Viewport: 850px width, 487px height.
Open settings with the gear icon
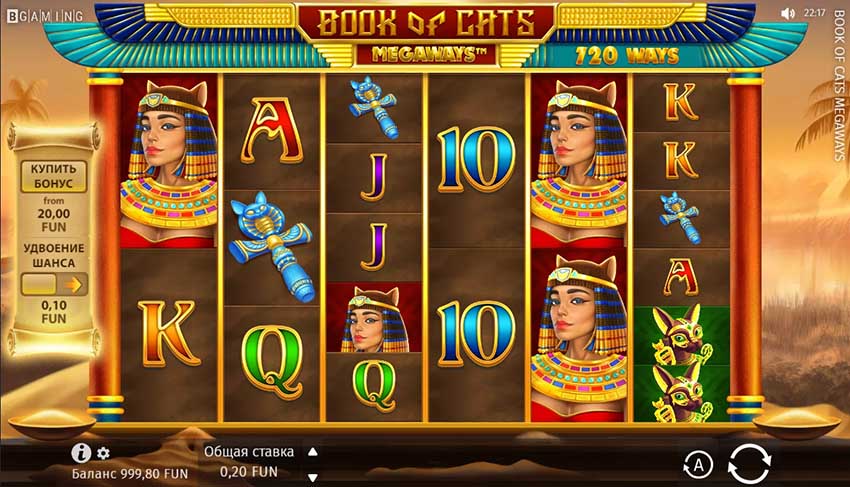(x=104, y=454)
